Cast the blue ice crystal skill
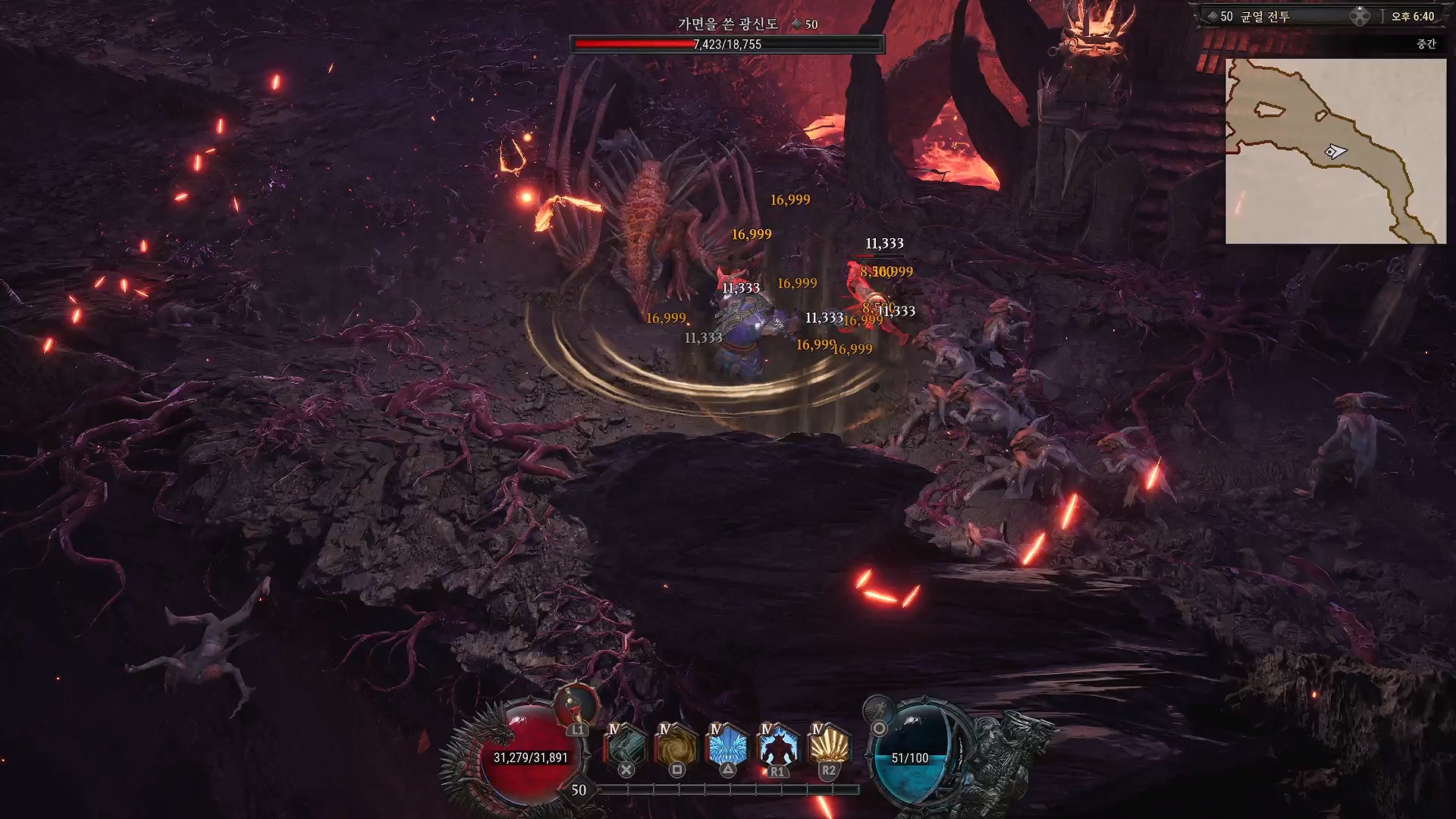The width and height of the screenshot is (1456, 819). pyautogui.click(x=727, y=746)
